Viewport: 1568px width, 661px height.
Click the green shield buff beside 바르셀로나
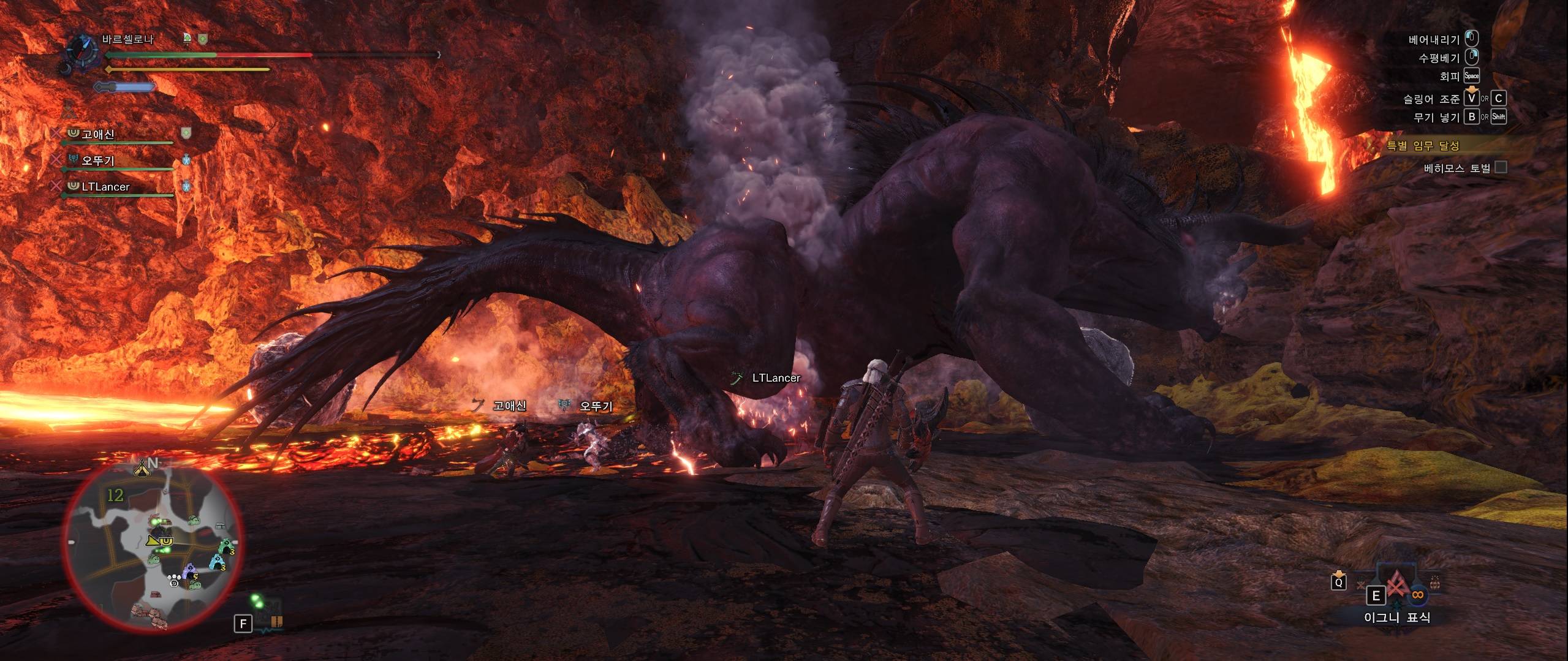203,39
